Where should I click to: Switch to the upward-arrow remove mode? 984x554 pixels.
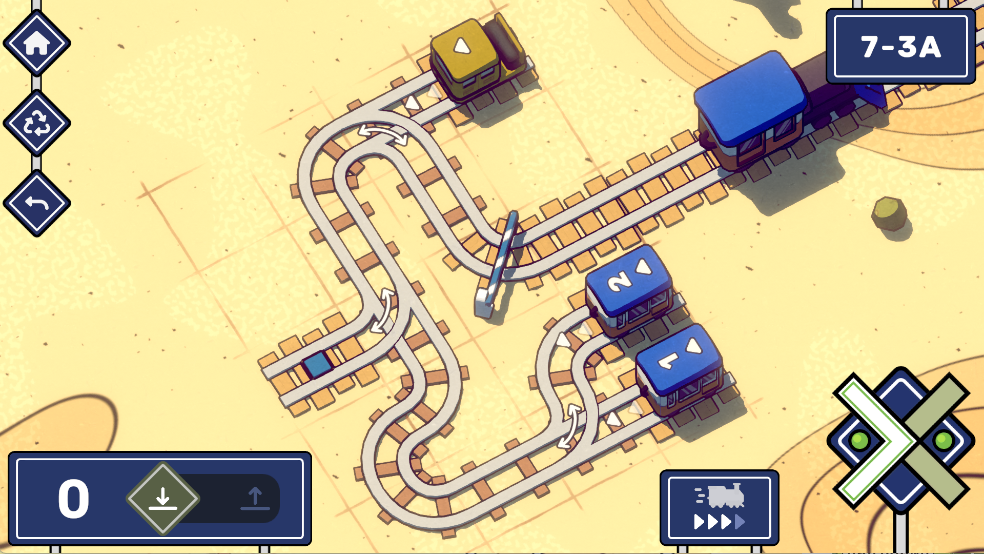coord(254,498)
